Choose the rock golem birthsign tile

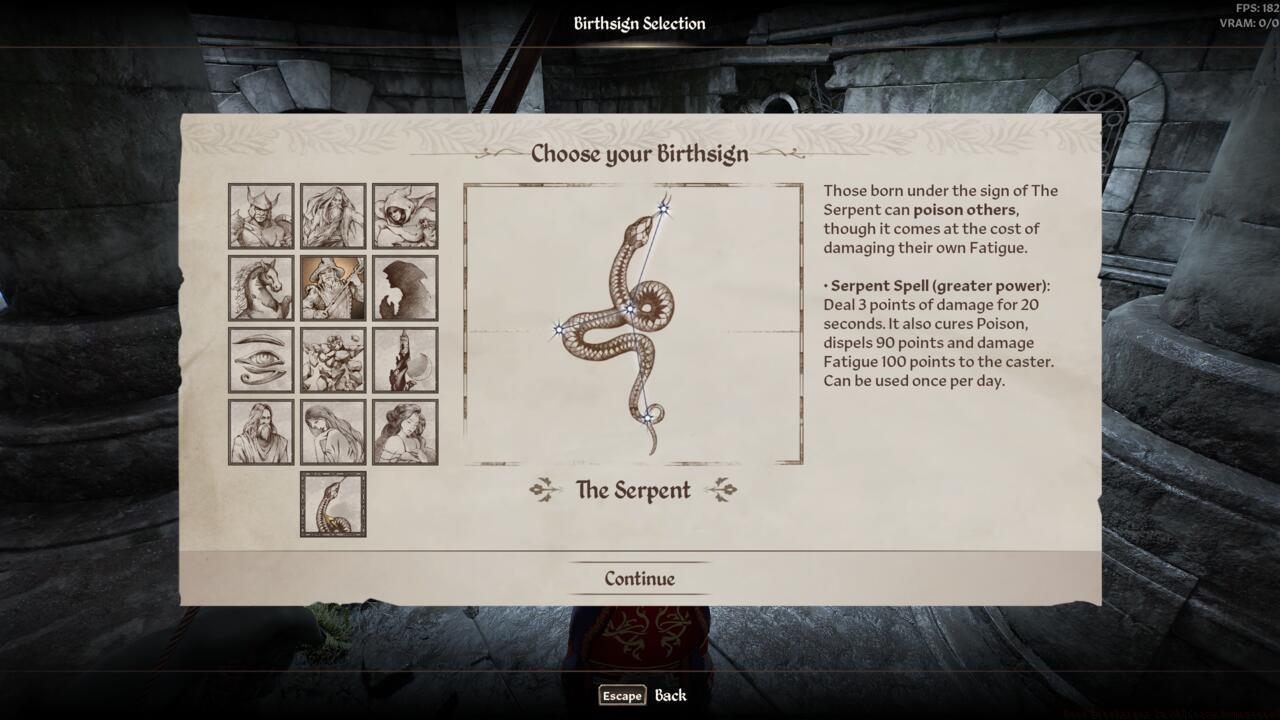333,360
